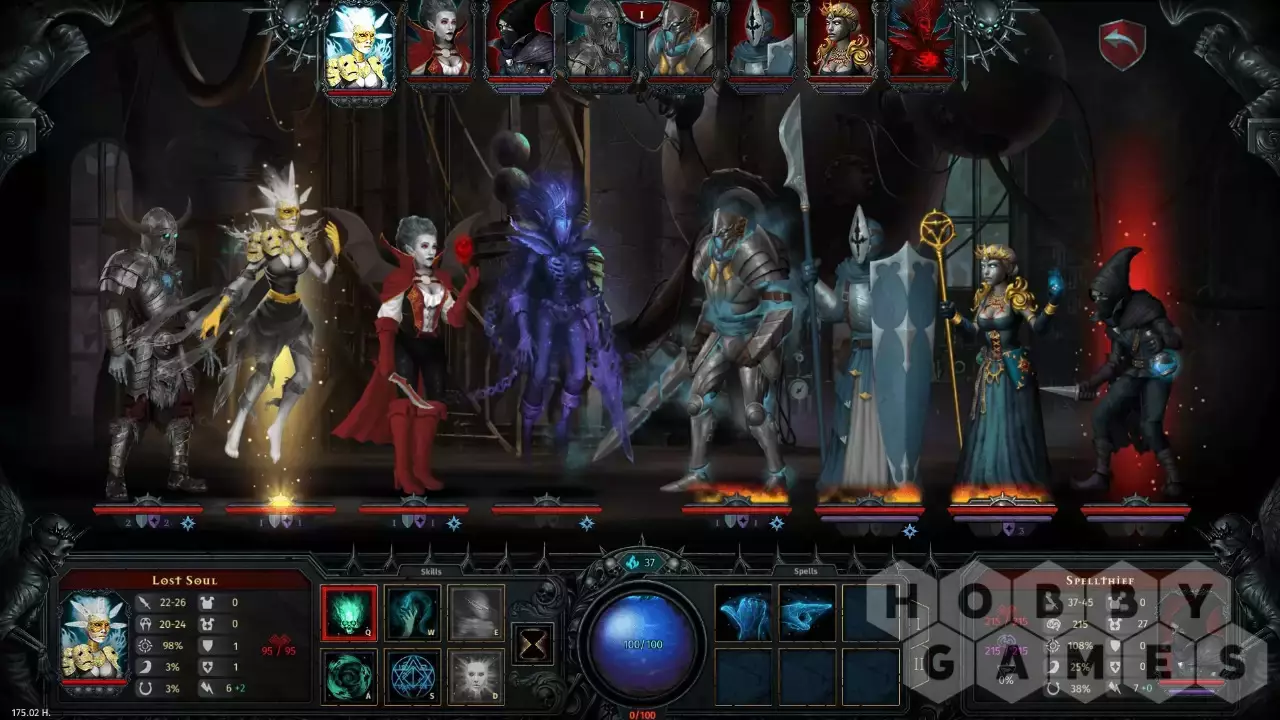This screenshot has height=720, width=1280.
Task: Activate the green flaming skull skill
Action: 349,612
